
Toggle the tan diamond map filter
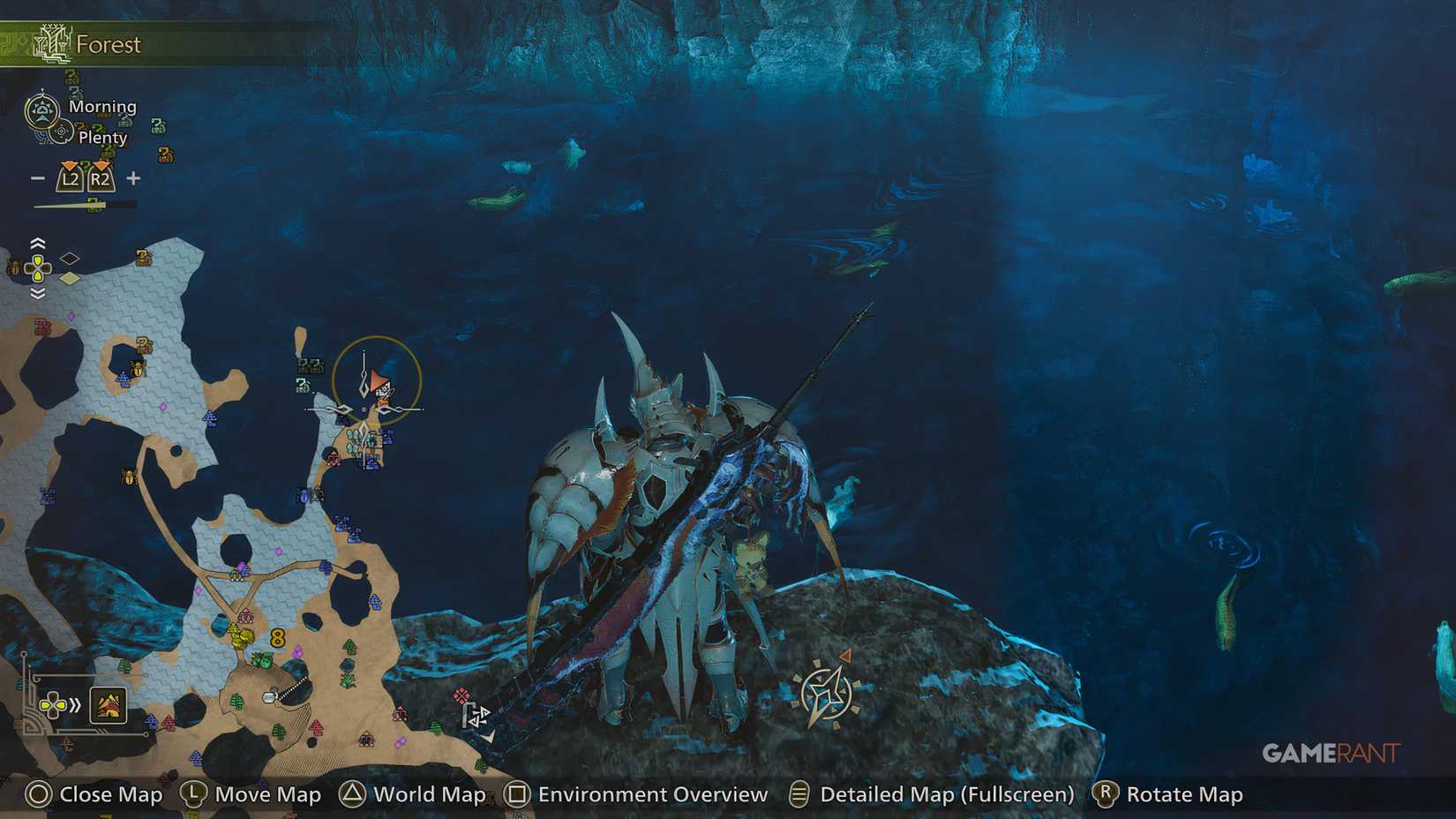(69, 276)
